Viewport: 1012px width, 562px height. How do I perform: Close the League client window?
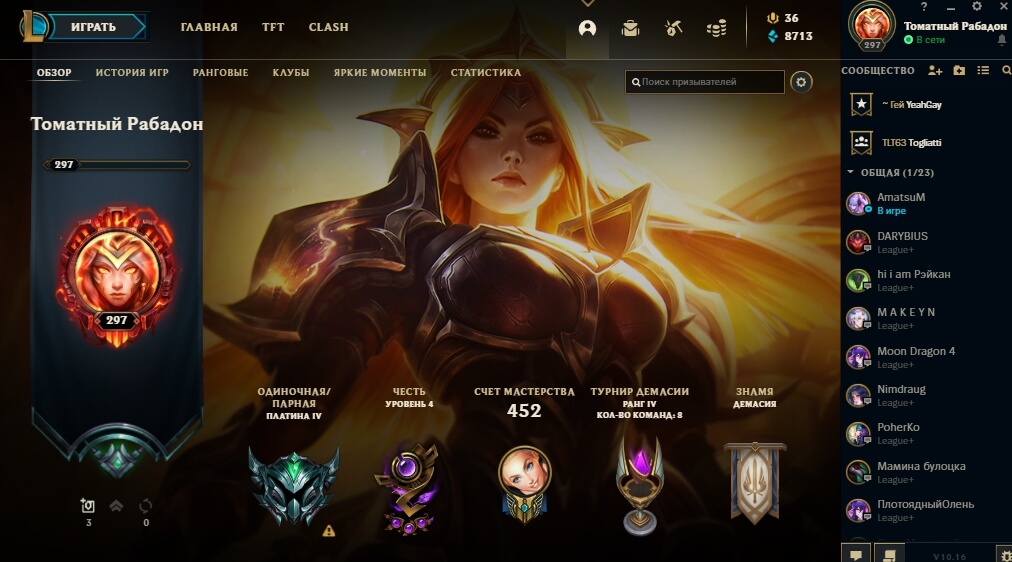point(1002,7)
